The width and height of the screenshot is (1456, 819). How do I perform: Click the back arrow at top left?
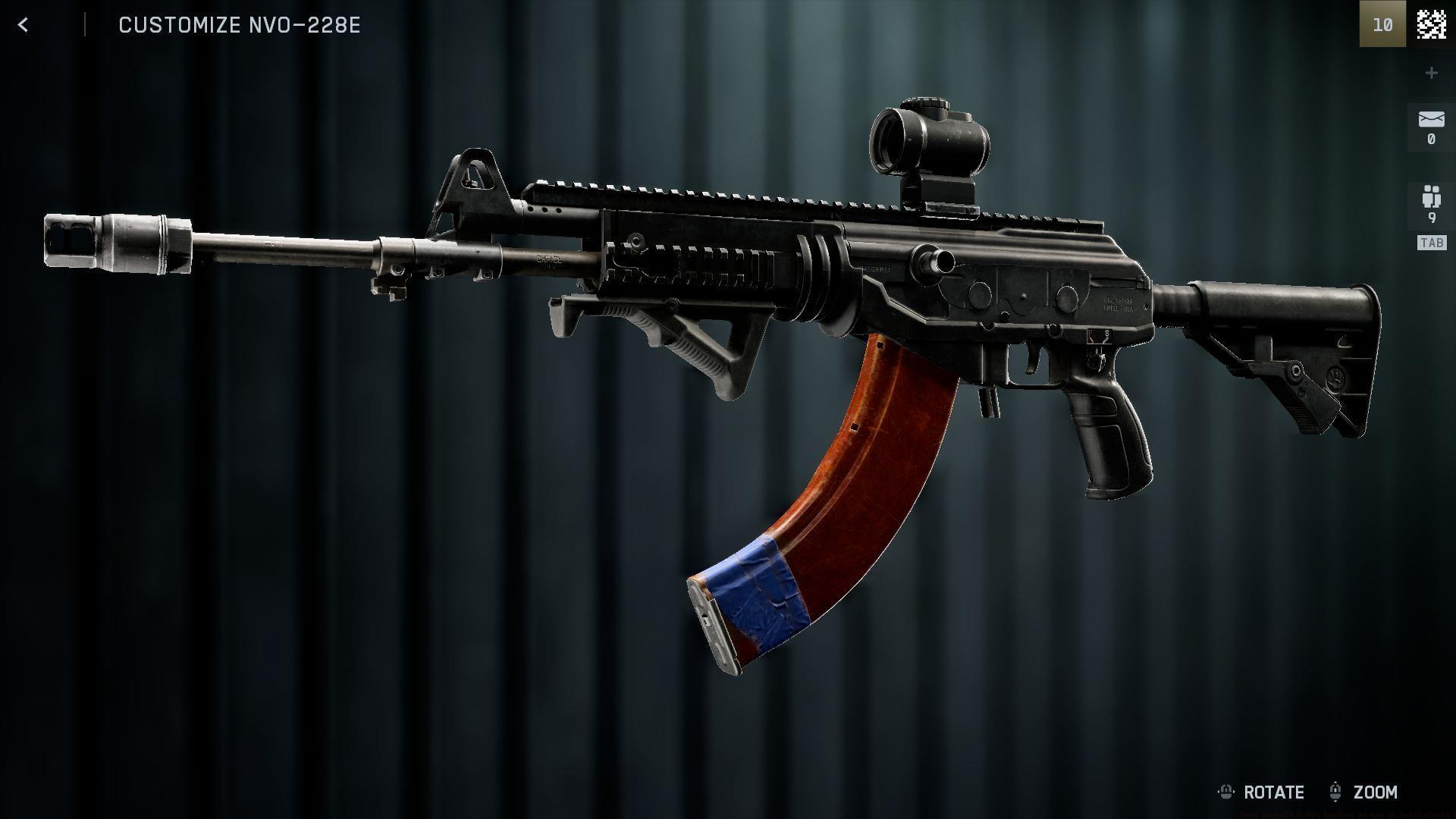24,24
